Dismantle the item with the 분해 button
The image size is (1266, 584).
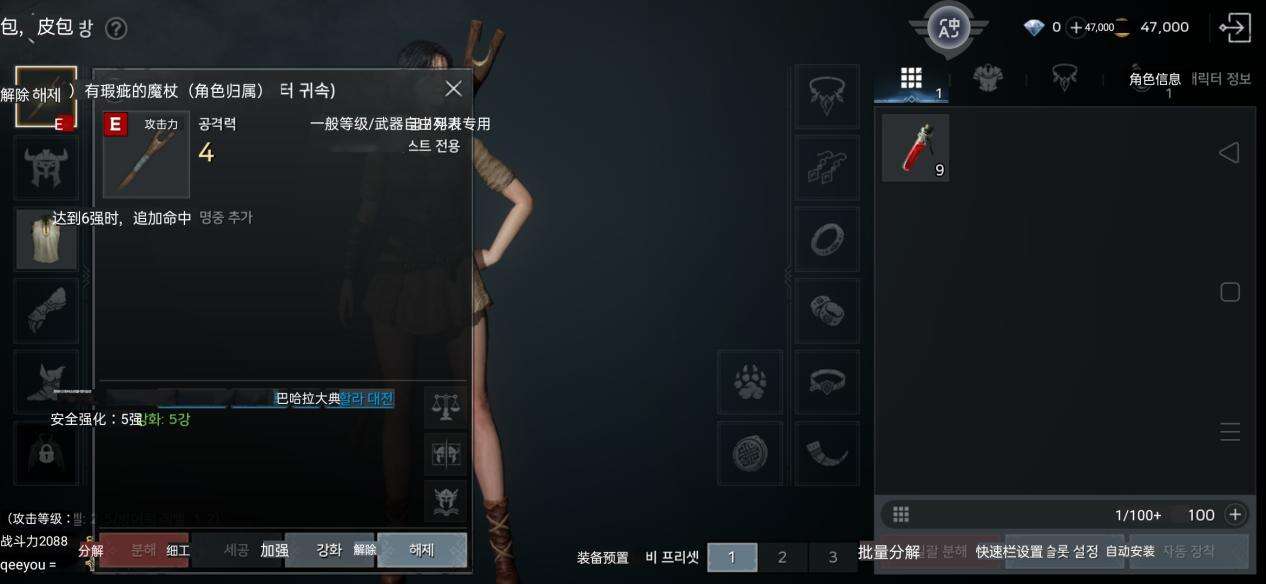point(143,550)
